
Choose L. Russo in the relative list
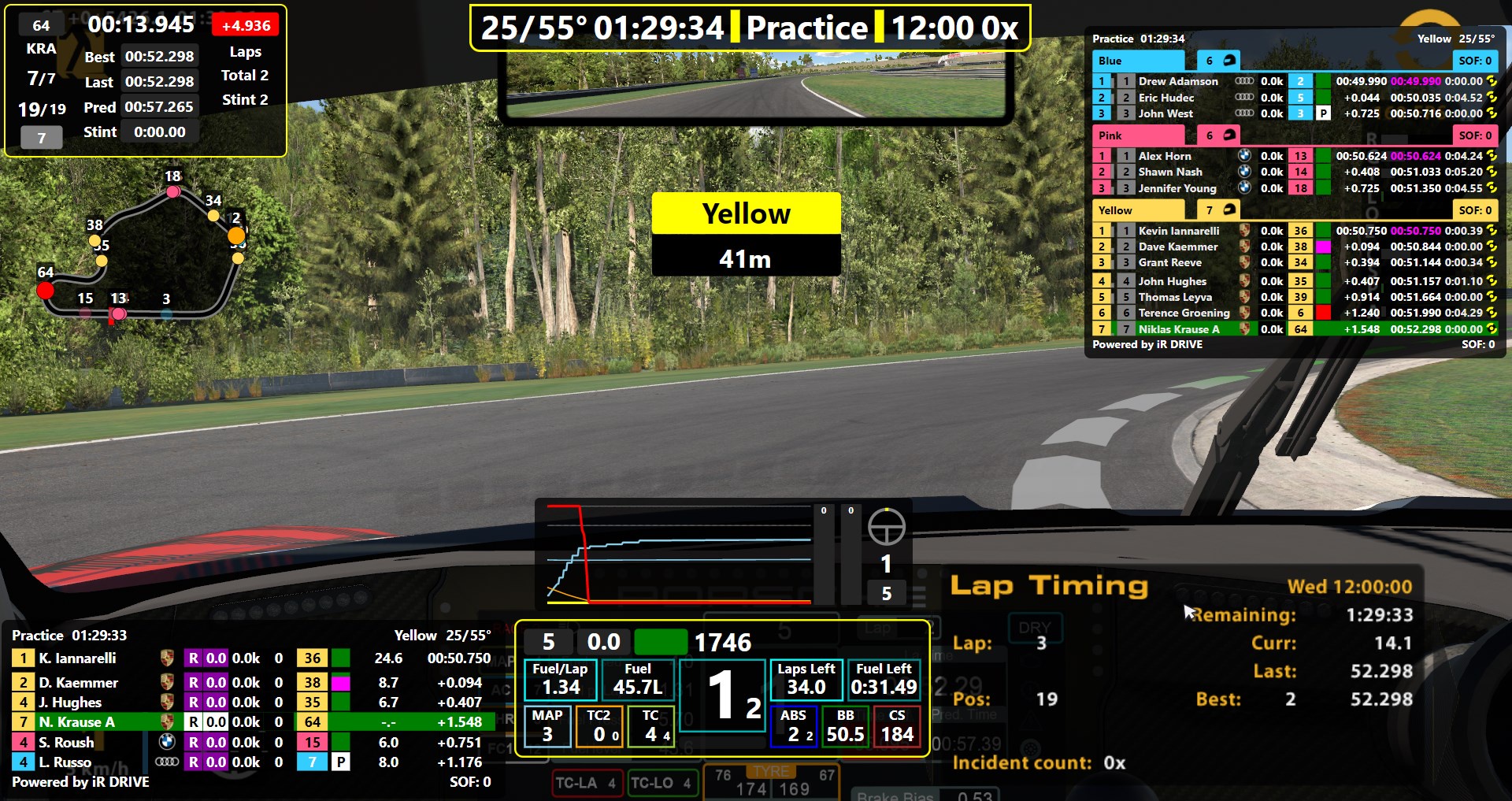[65, 762]
